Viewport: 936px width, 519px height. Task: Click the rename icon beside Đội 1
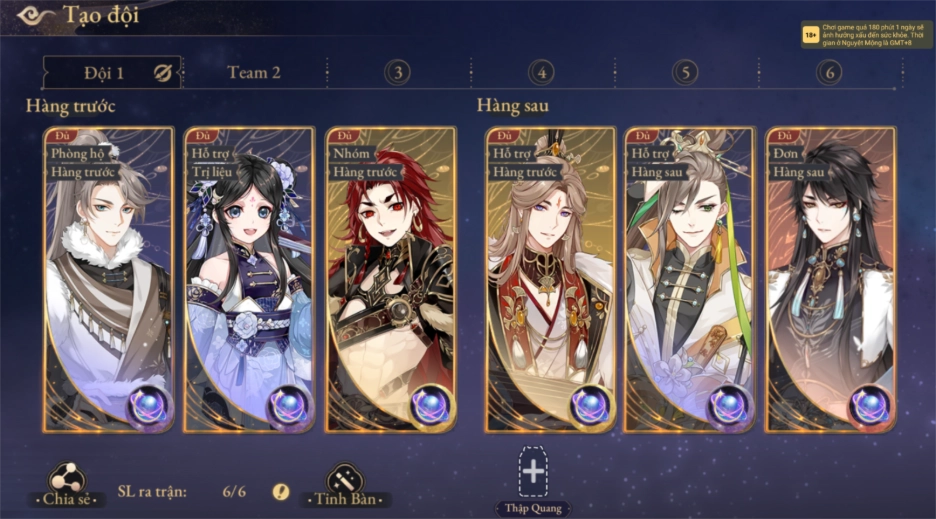[x=163, y=72]
